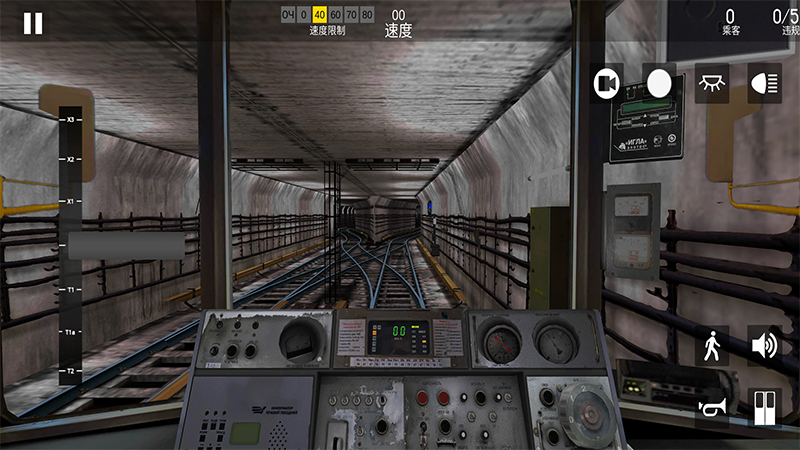The width and height of the screenshot is (800, 450).
Task: Turn on the train headlights
Action: [764, 84]
